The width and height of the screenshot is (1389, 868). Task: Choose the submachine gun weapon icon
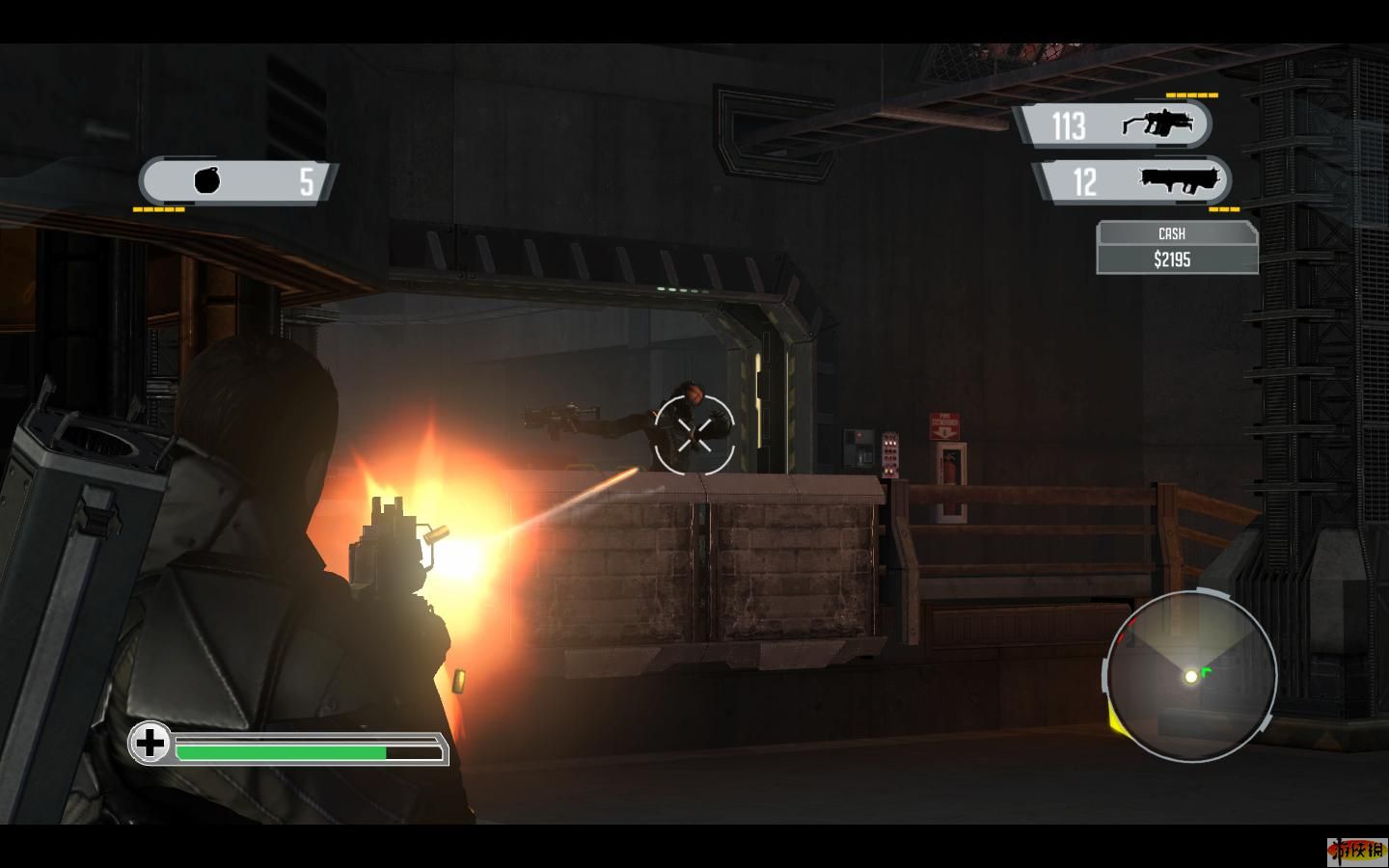[1157, 124]
